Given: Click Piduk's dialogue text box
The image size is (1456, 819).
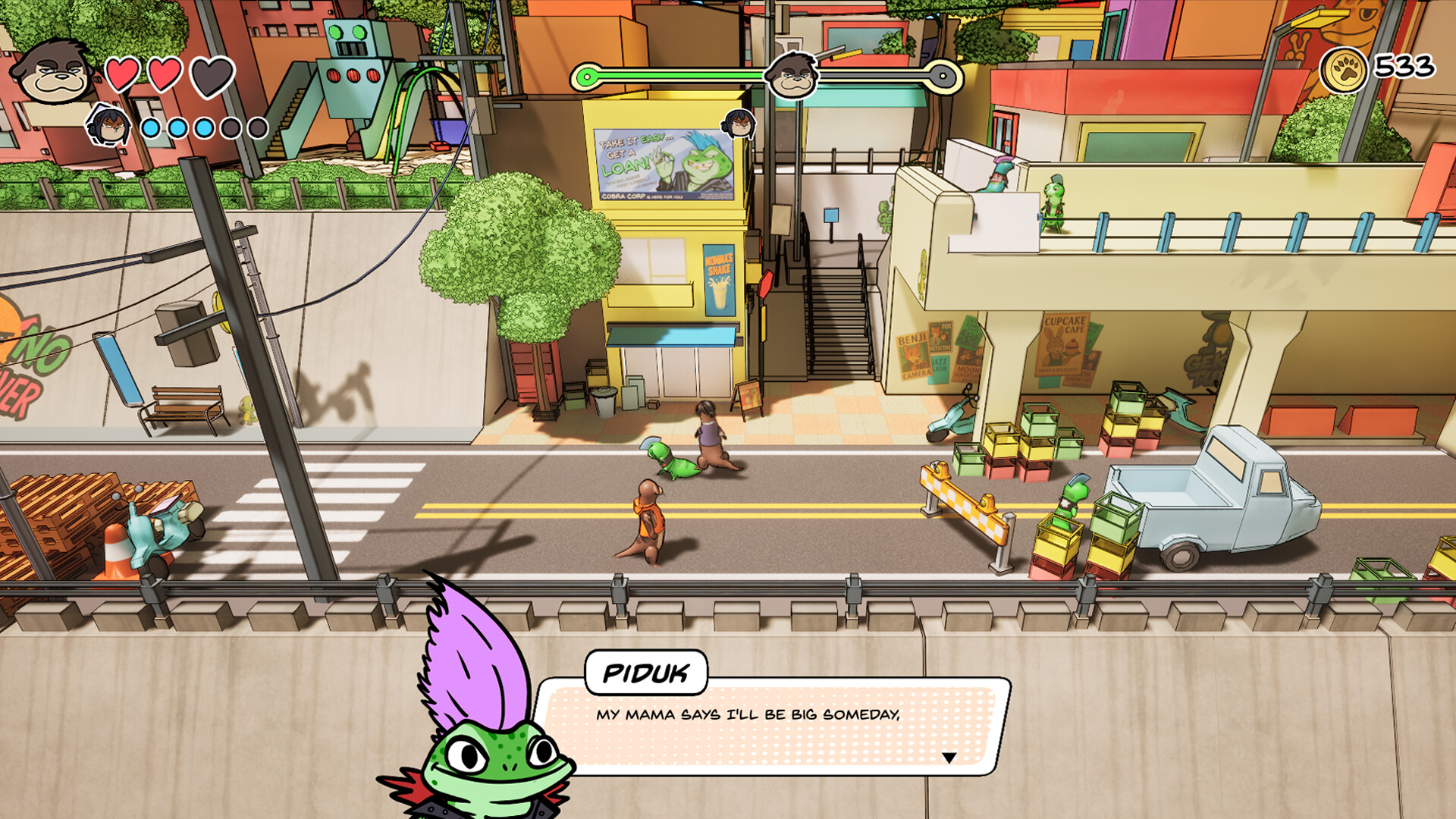Looking at the screenshot, I should (773, 726).
